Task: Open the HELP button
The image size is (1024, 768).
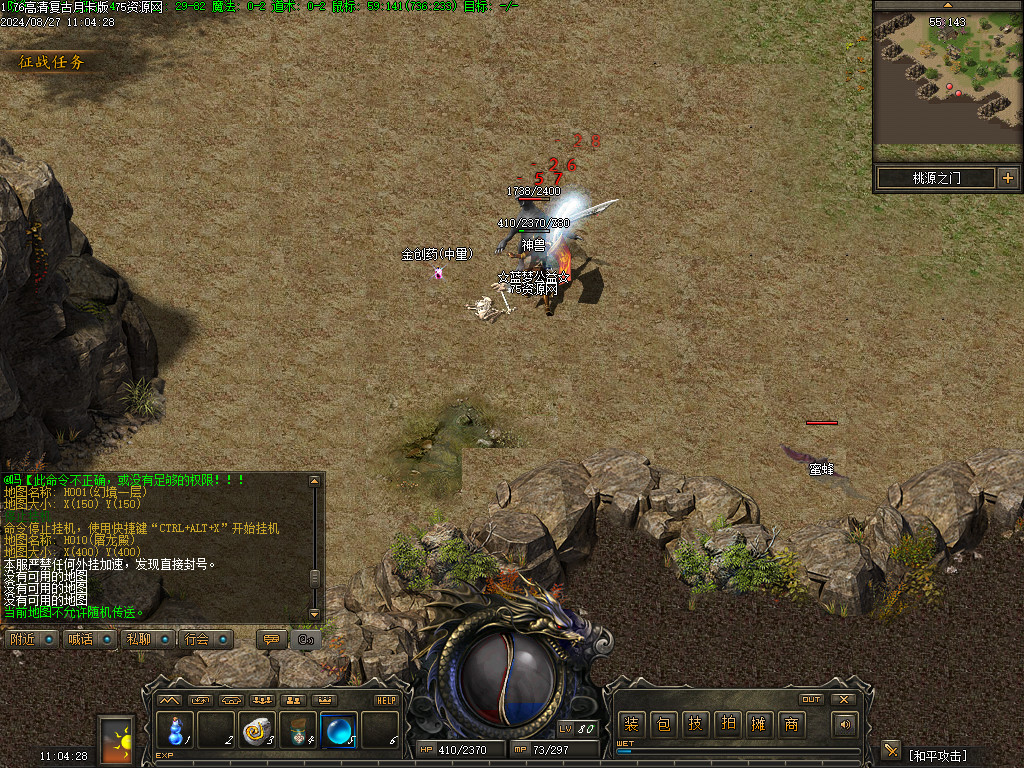Action: coord(387,700)
